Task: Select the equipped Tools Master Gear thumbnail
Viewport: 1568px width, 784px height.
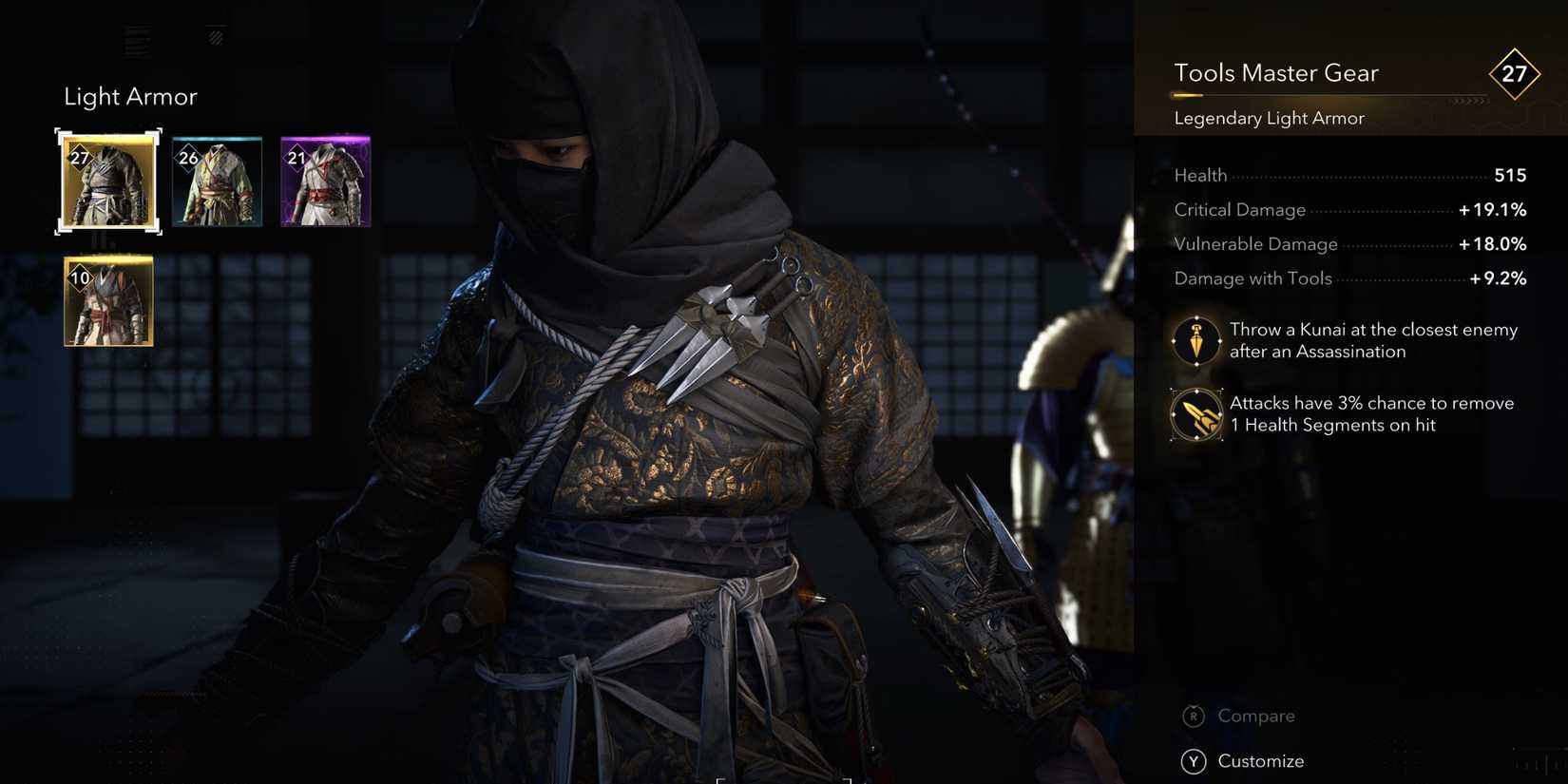Action: (x=107, y=182)
